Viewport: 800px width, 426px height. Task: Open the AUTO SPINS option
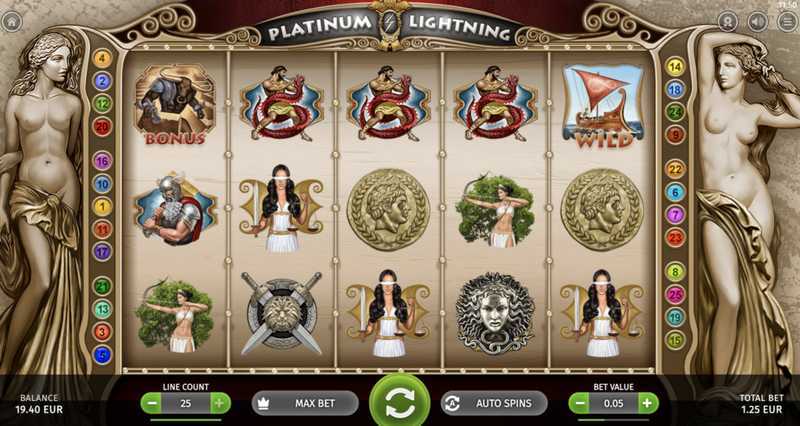coord(494,403)
